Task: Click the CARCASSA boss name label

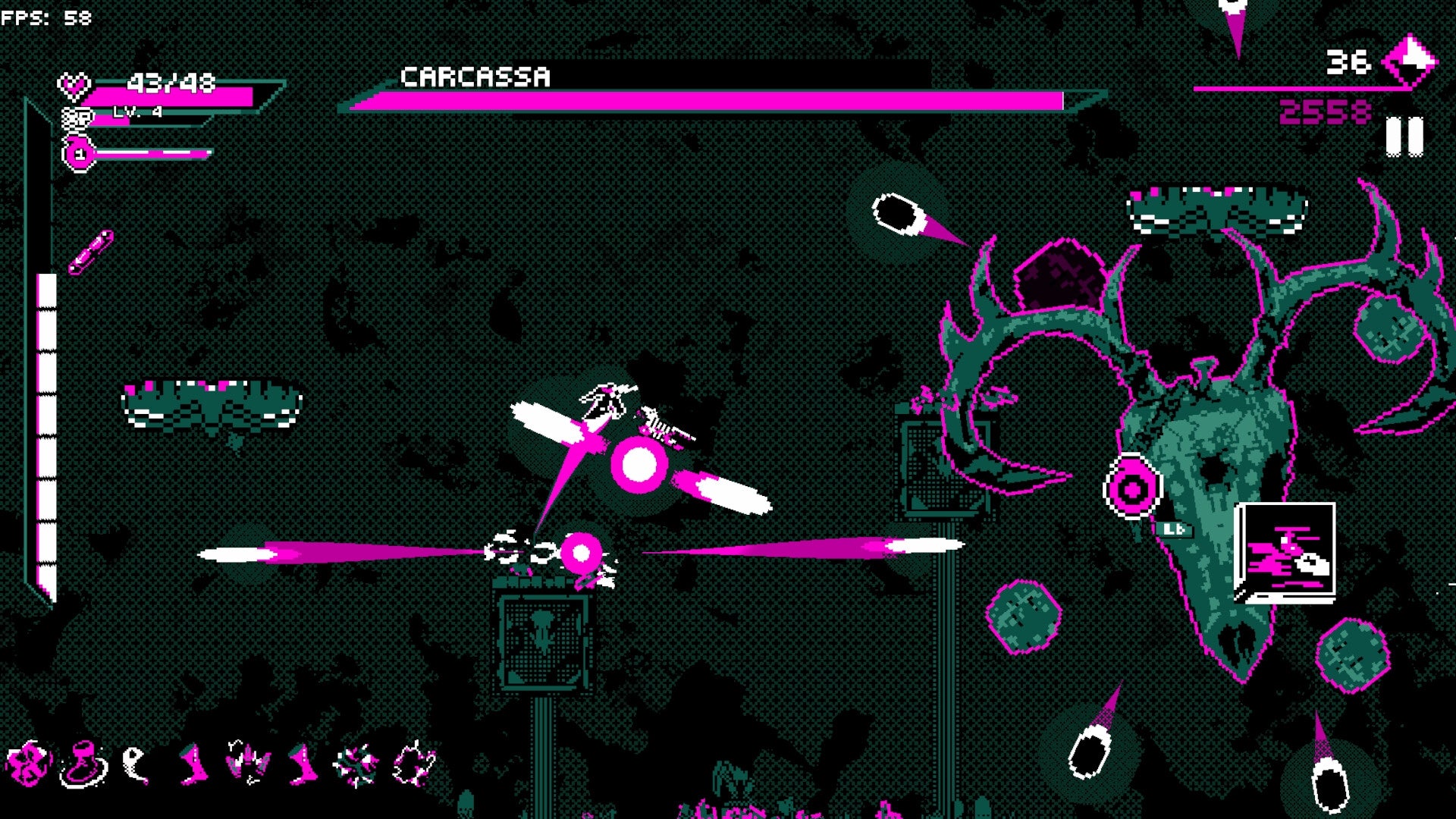Action: (478, 76)
